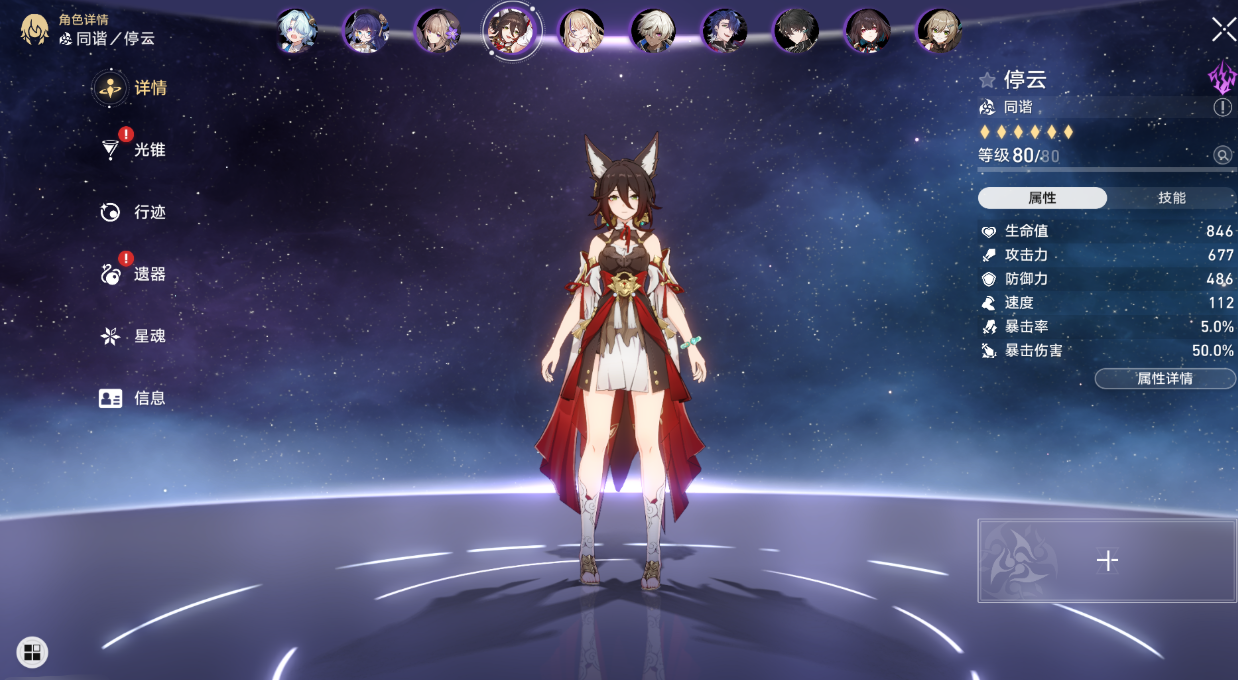Add a light cone with the plus slot
1238x680 pixels.
point(1107,561)
